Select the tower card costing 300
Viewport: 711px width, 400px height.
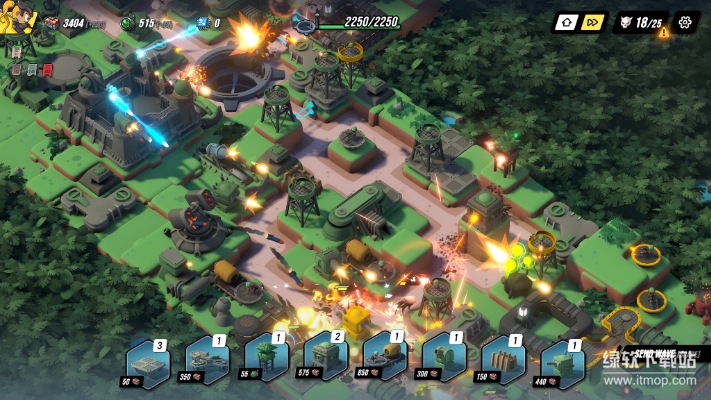[443, 361]
